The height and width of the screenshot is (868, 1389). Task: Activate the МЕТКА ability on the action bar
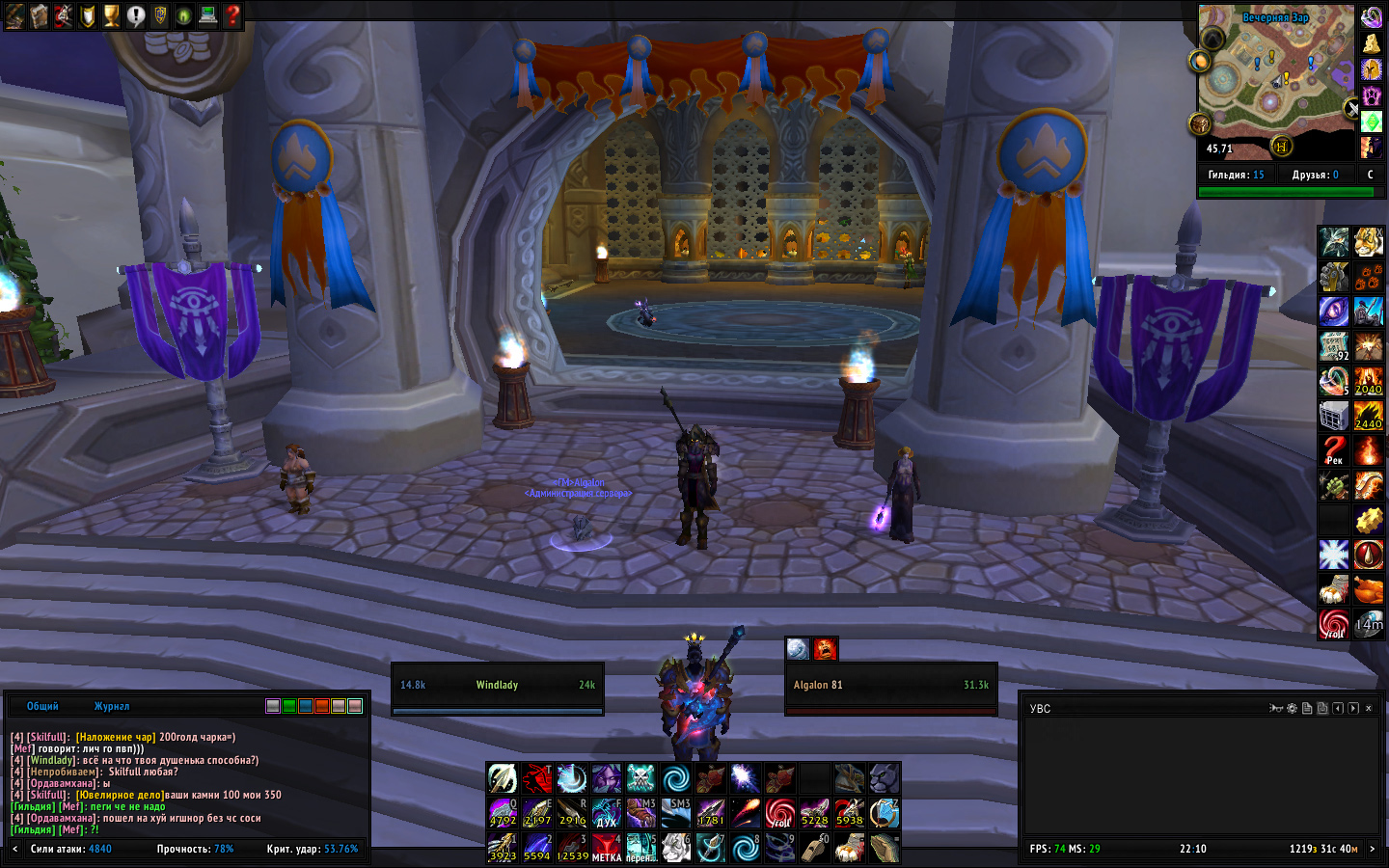point(607,849)
